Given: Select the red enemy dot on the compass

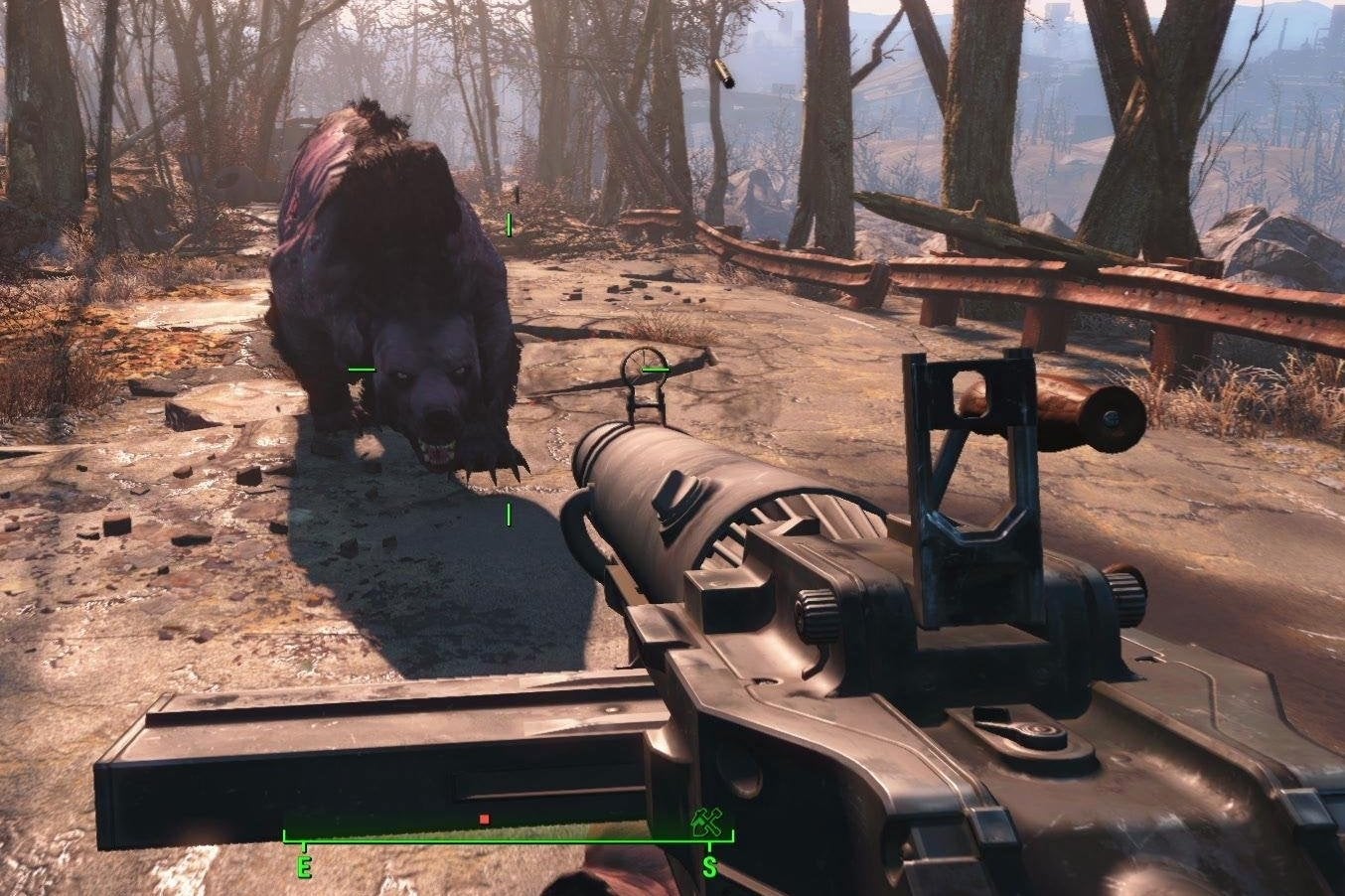Looking at the screenshot, I should click(x=484, y=819).
